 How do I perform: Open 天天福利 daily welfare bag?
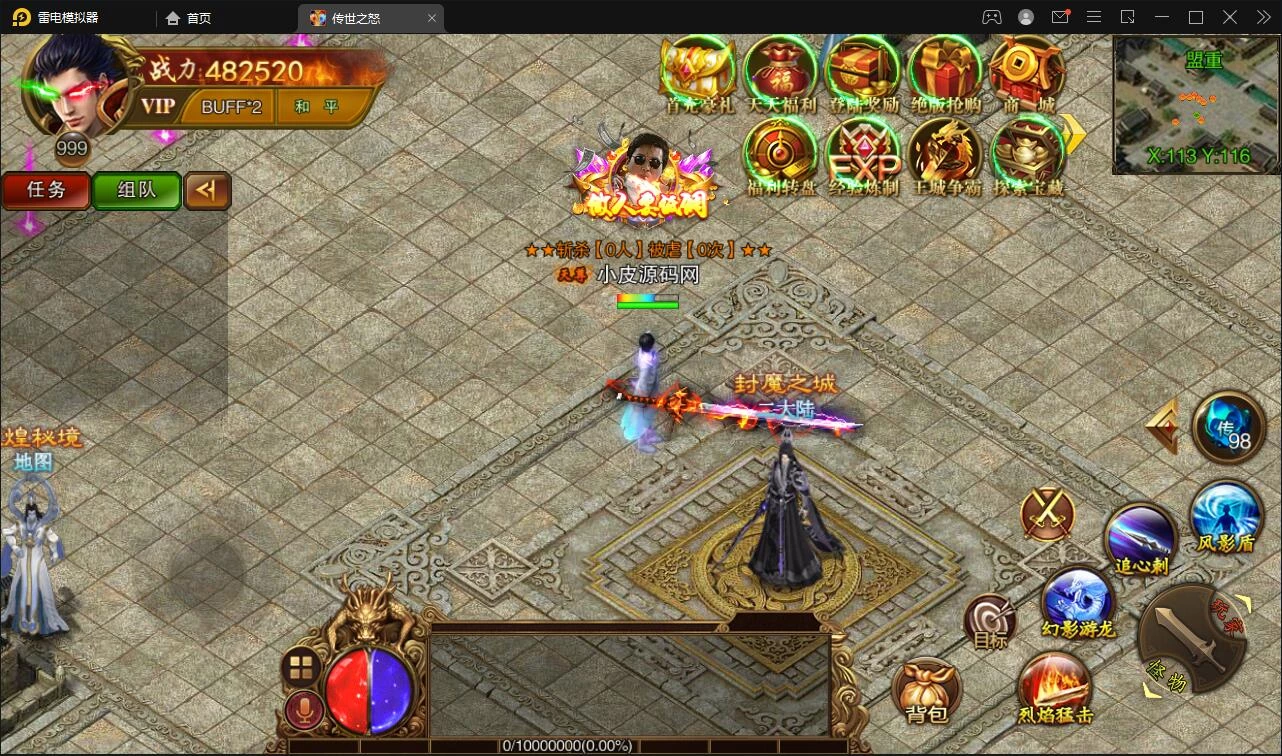tap(781, 72)
